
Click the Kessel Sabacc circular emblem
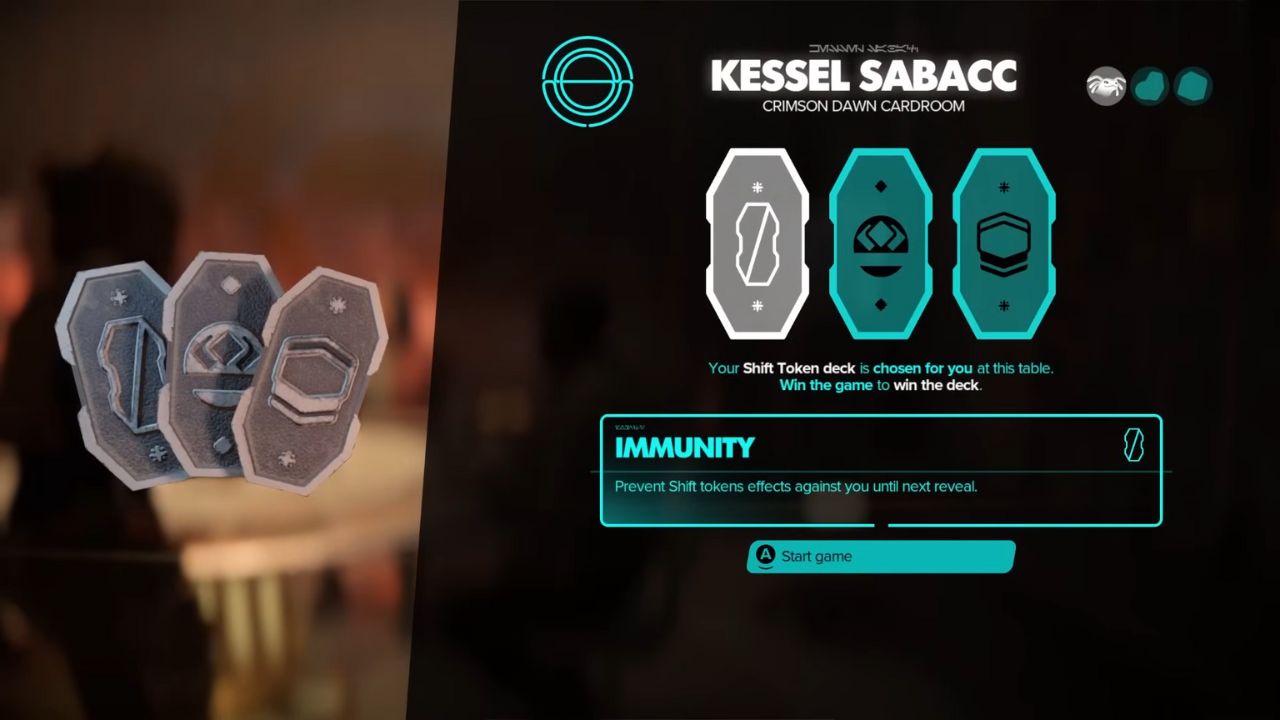click(587, 82)
